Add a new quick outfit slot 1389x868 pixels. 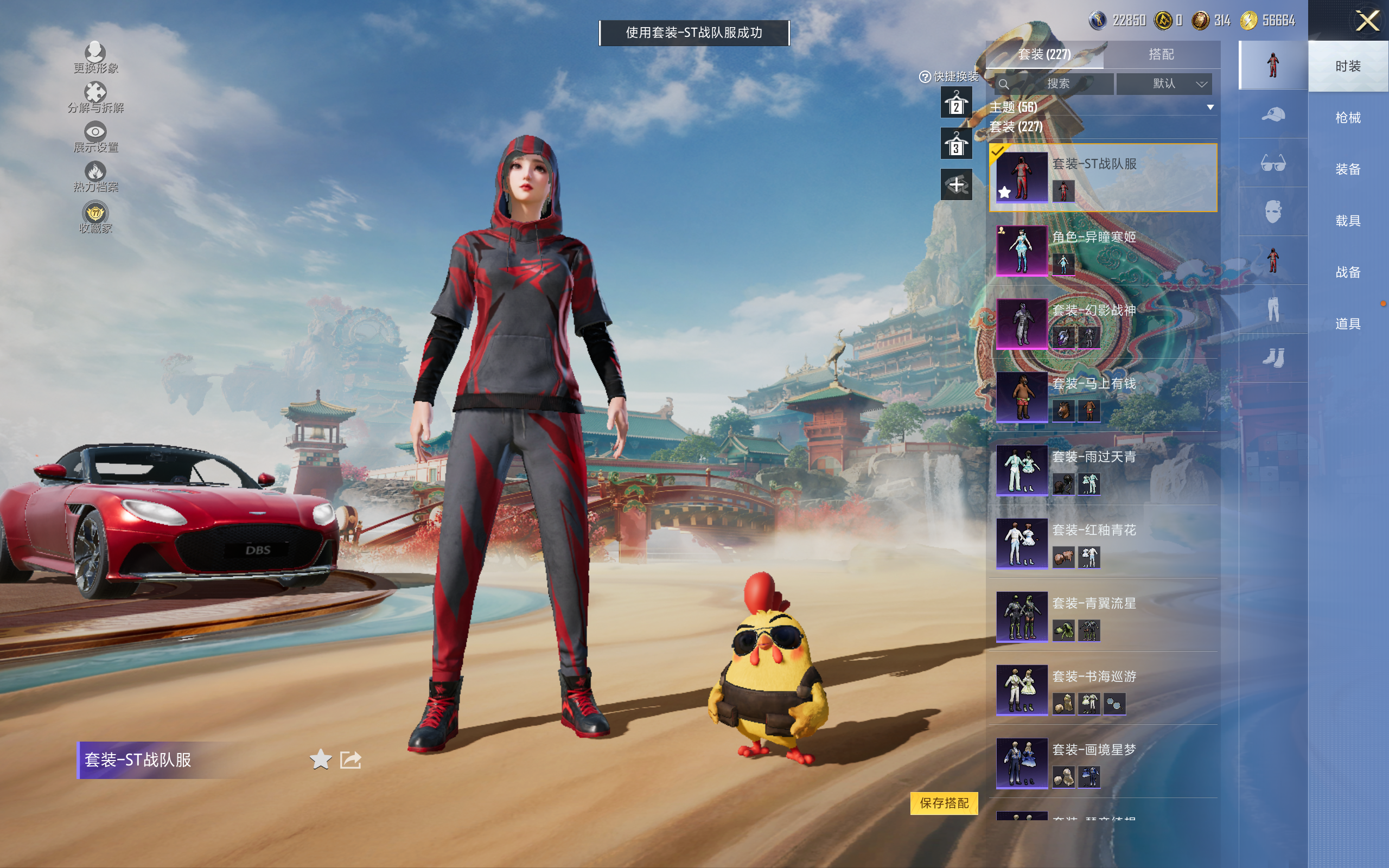(955, 185)
